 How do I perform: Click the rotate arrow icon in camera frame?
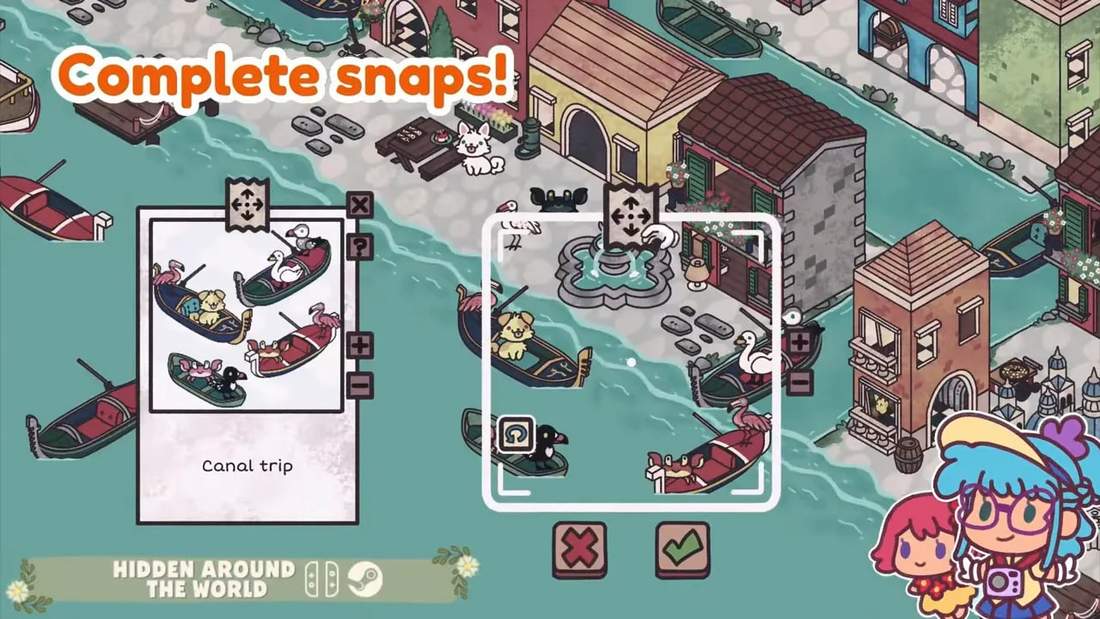pyautogui.click(x=514, y=434)
